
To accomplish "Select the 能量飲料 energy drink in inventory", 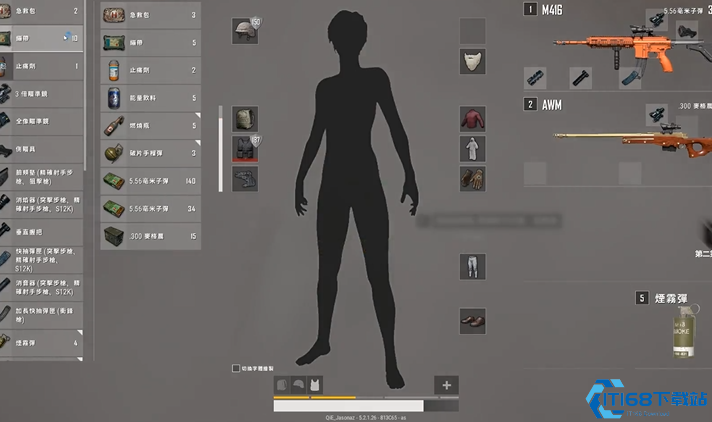I will click(150, 98).
